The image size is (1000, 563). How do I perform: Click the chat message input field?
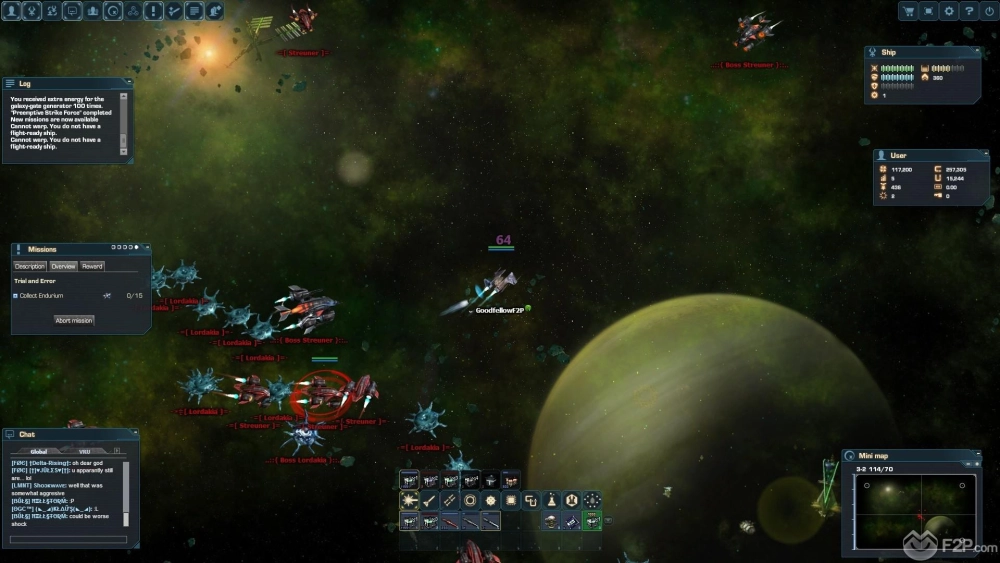point(68,540)
